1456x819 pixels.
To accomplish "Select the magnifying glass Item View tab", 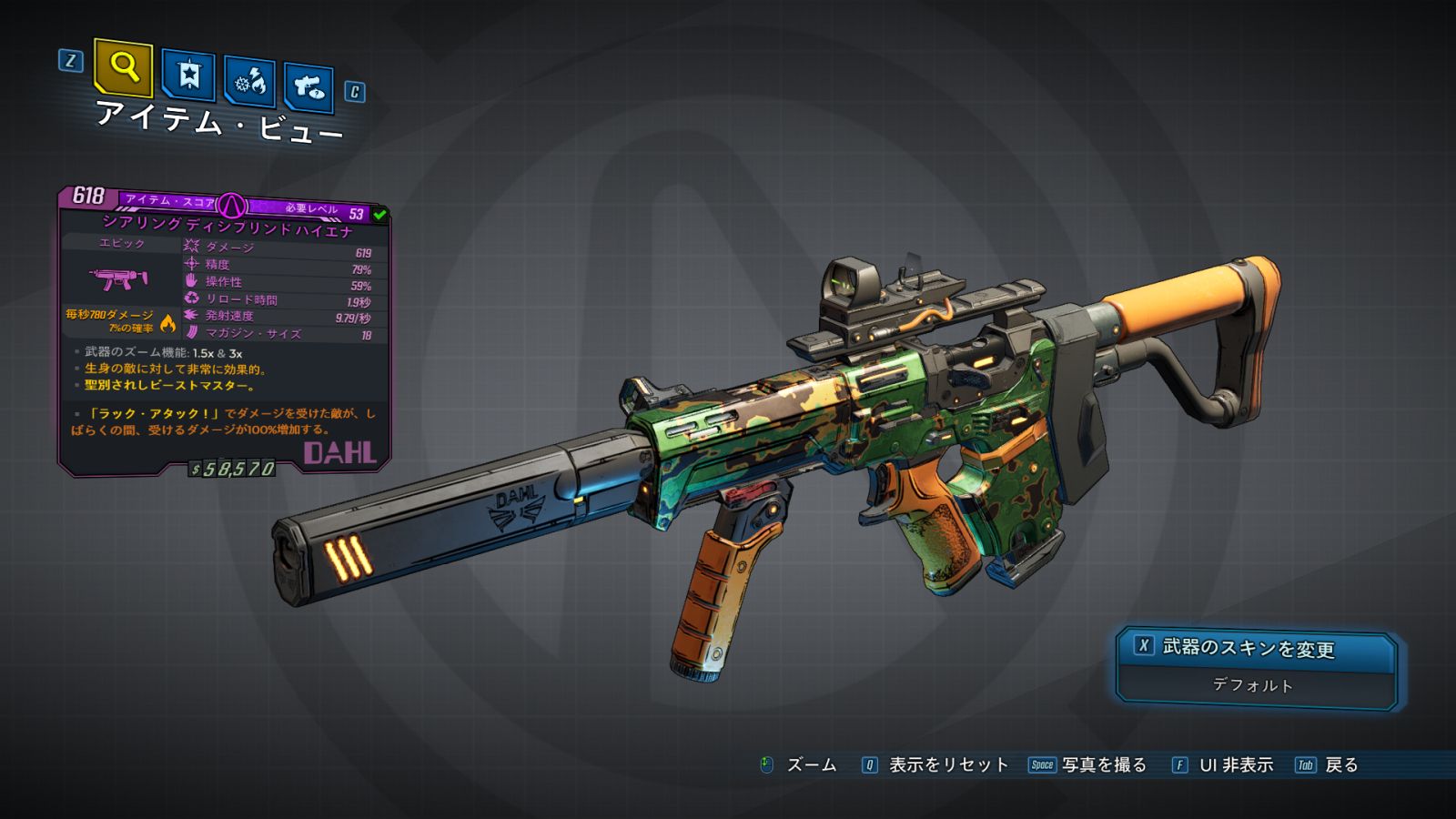I will [123, 67].
